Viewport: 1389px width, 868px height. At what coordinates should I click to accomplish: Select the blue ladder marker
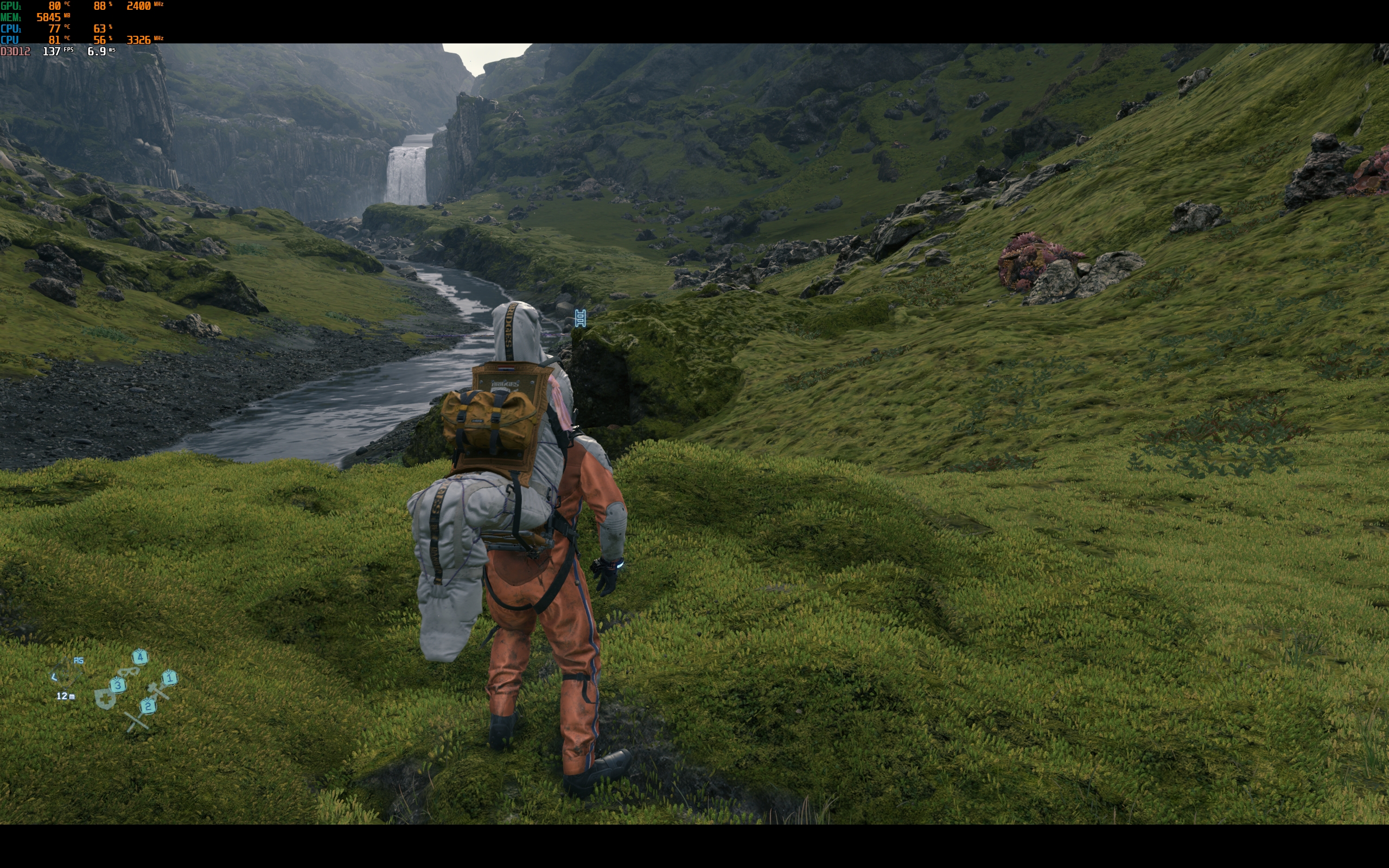pyautogui.click(x=580, y=318)
